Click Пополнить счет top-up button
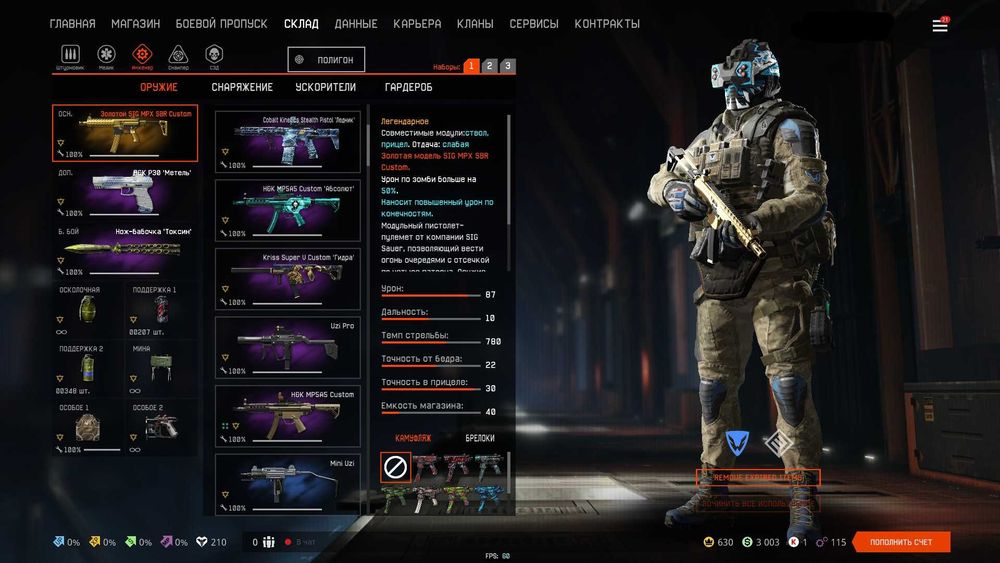 [902, 542]
